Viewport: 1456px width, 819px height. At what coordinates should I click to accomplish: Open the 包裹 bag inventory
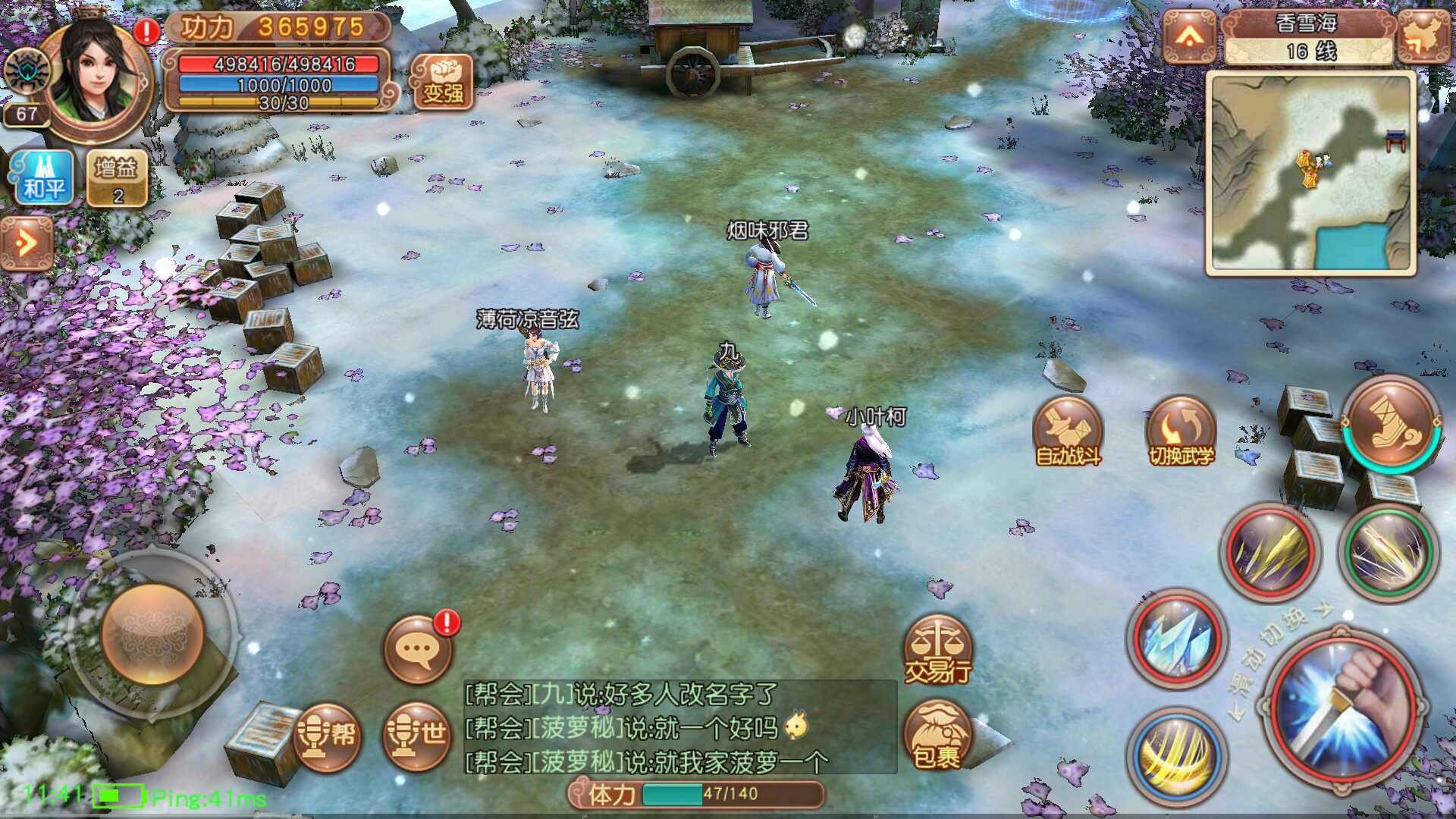pos(937,736)
